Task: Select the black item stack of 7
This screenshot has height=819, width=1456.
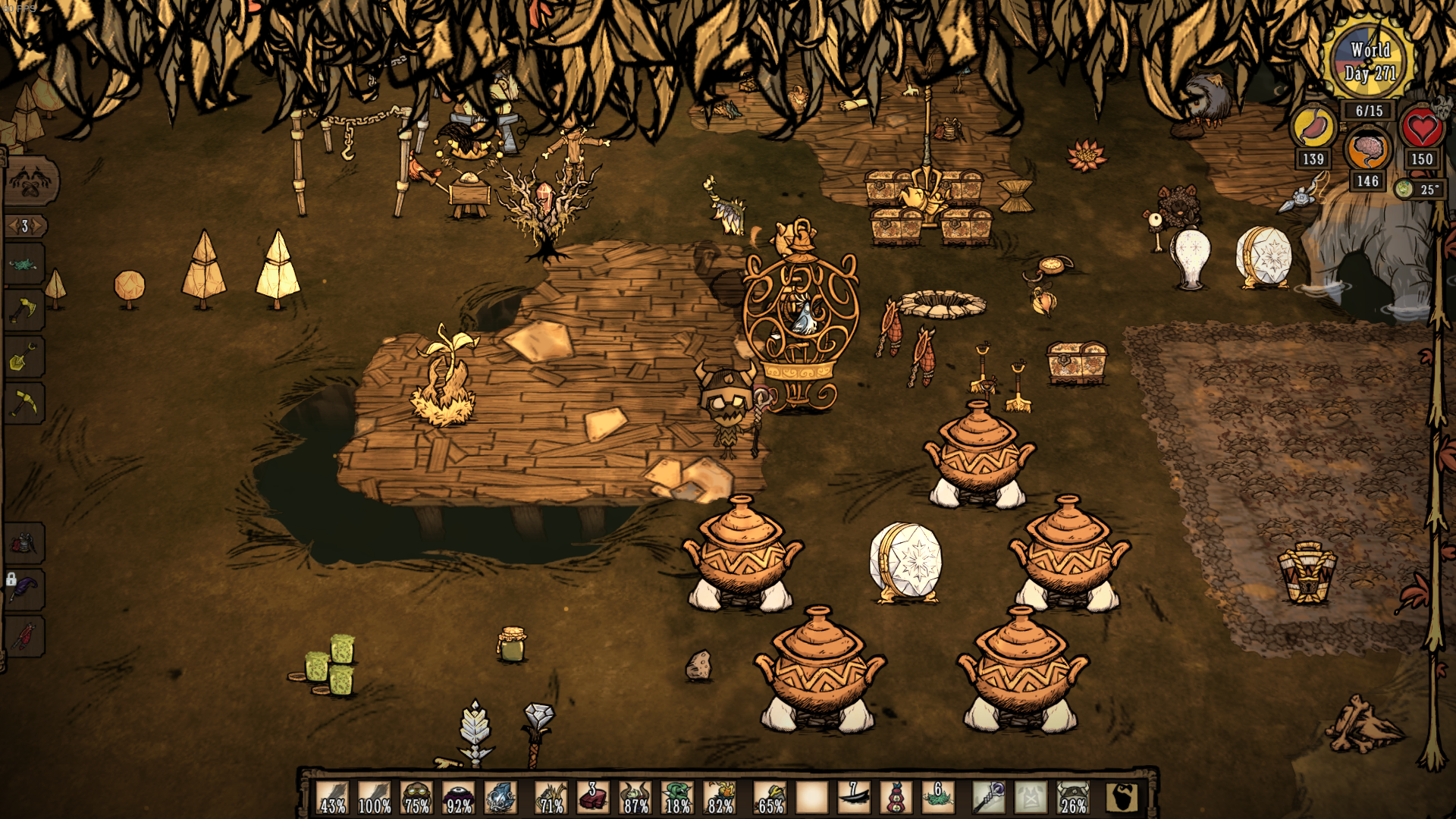Action: (x=853, y=798)
